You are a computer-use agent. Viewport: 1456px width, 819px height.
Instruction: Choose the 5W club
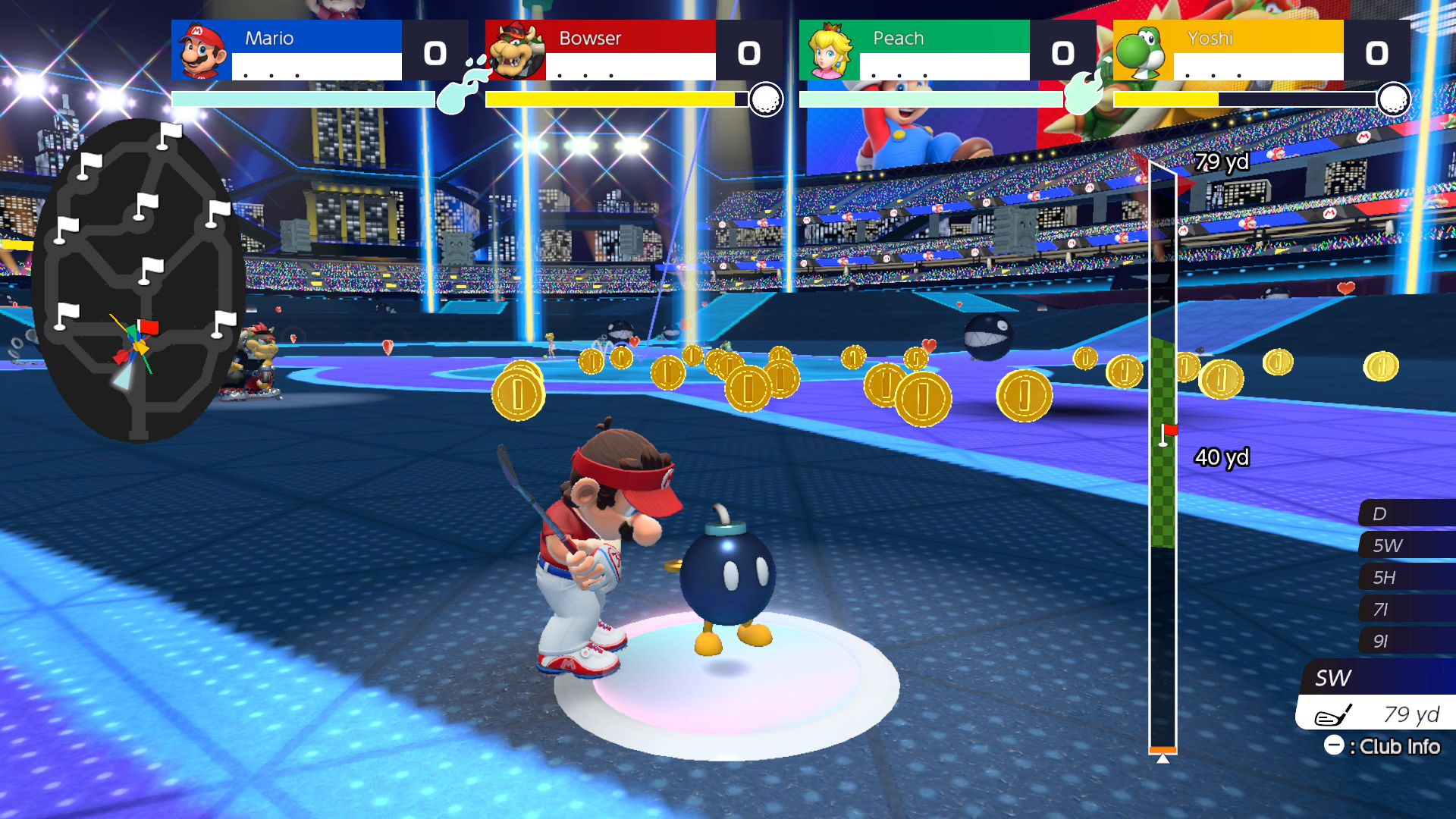pyautogui.click(x=1405, y=545)
